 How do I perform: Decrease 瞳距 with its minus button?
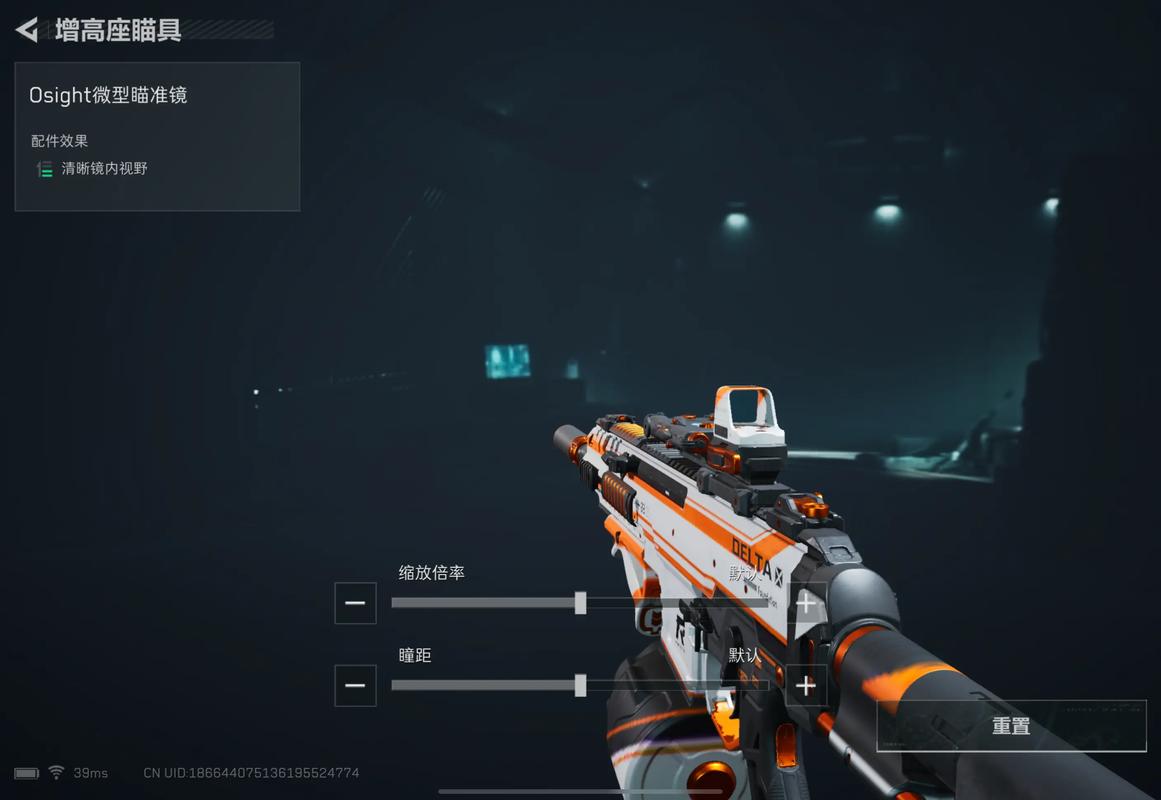coord(355,686)
